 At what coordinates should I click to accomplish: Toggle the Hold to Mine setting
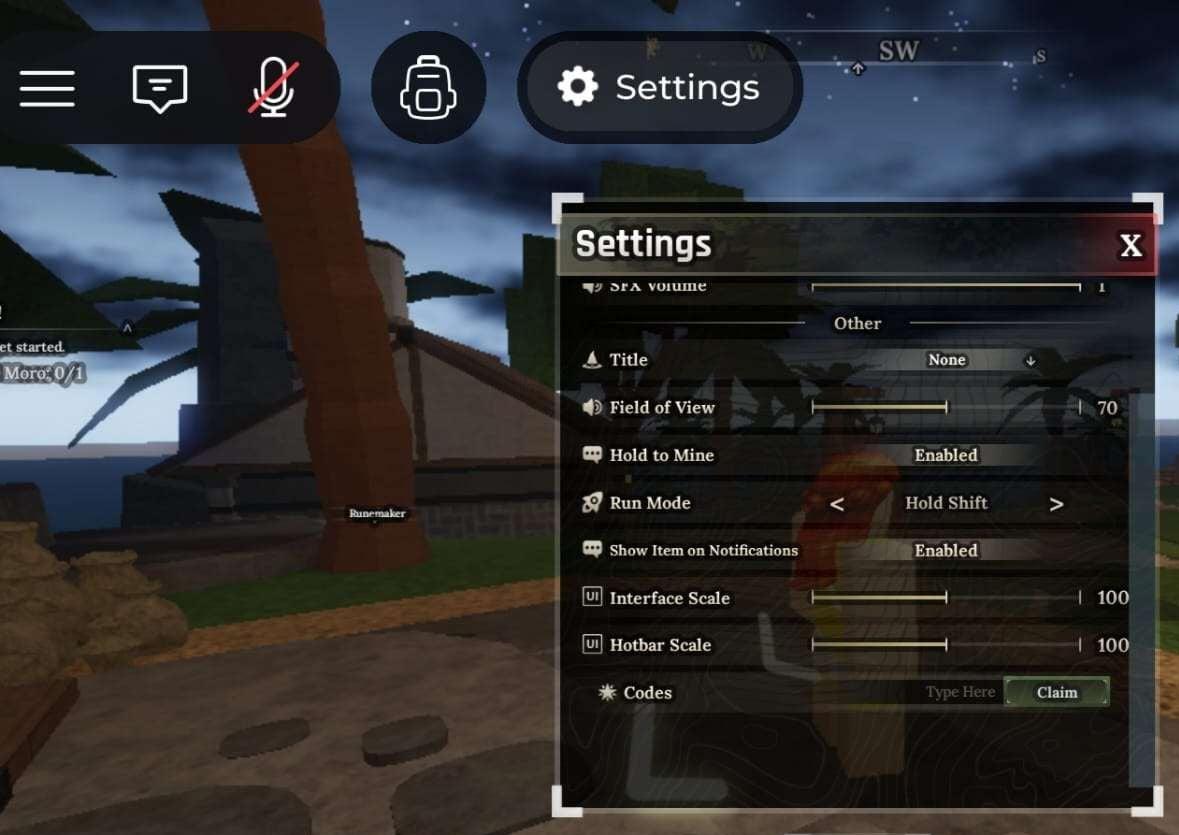[x=946, y=455]
